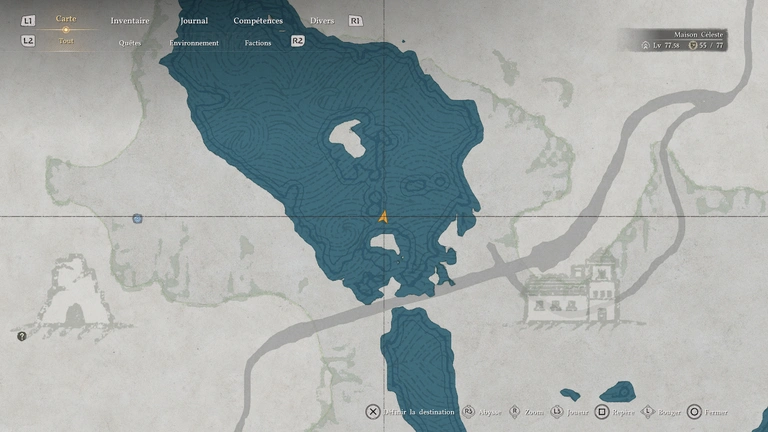Switch to the Inventaire tab
Image resolution: width=768 pixels, height=432 pixels.
pos(130,20)
